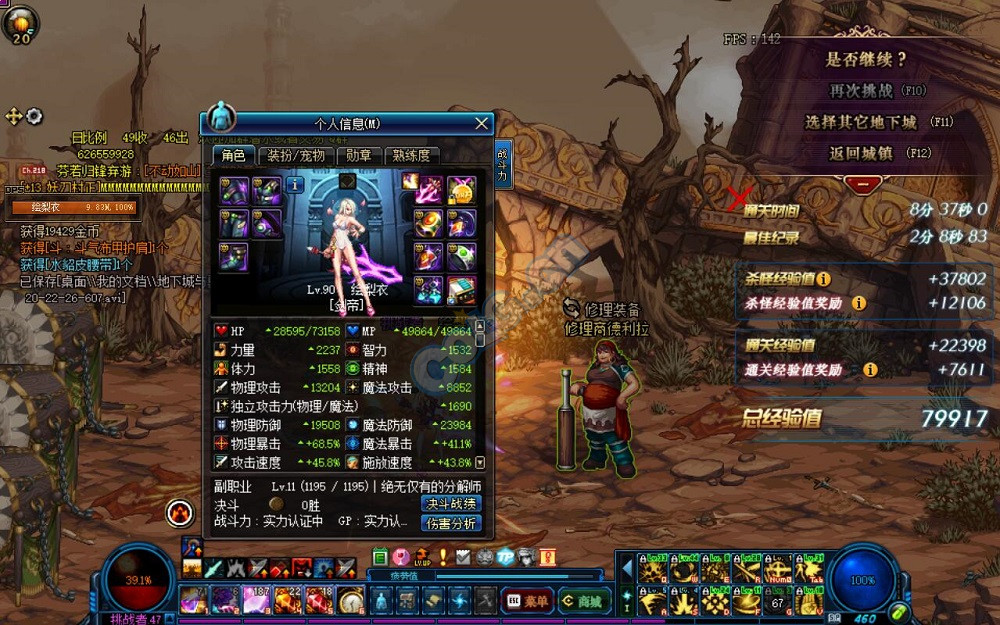Choose 再次挑战 to retry the dungeon
Viewport: 1000px width, 625px height.
point(861,90)
